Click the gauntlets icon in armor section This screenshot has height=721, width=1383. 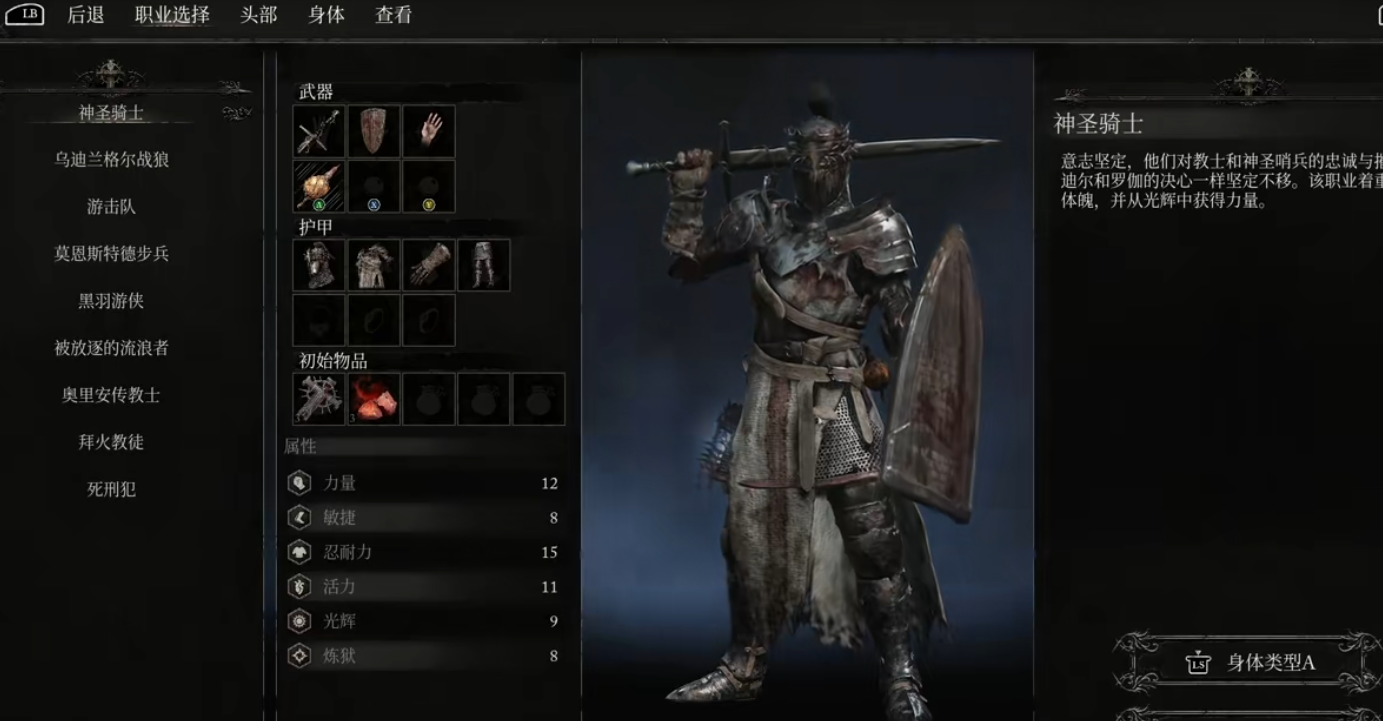pyautogui.click(x=429, y=265)
